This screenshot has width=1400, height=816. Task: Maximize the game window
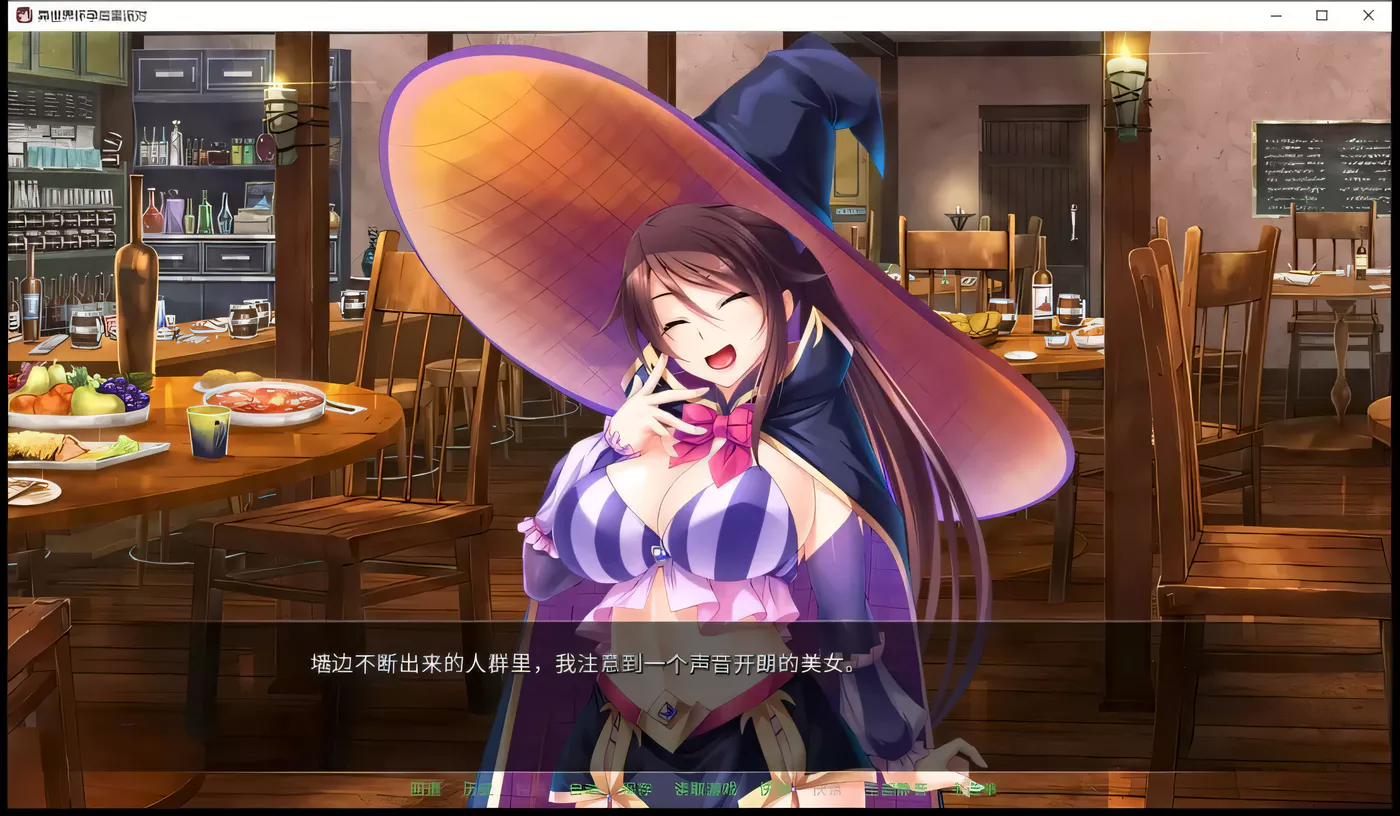[x=1322, y=16]
